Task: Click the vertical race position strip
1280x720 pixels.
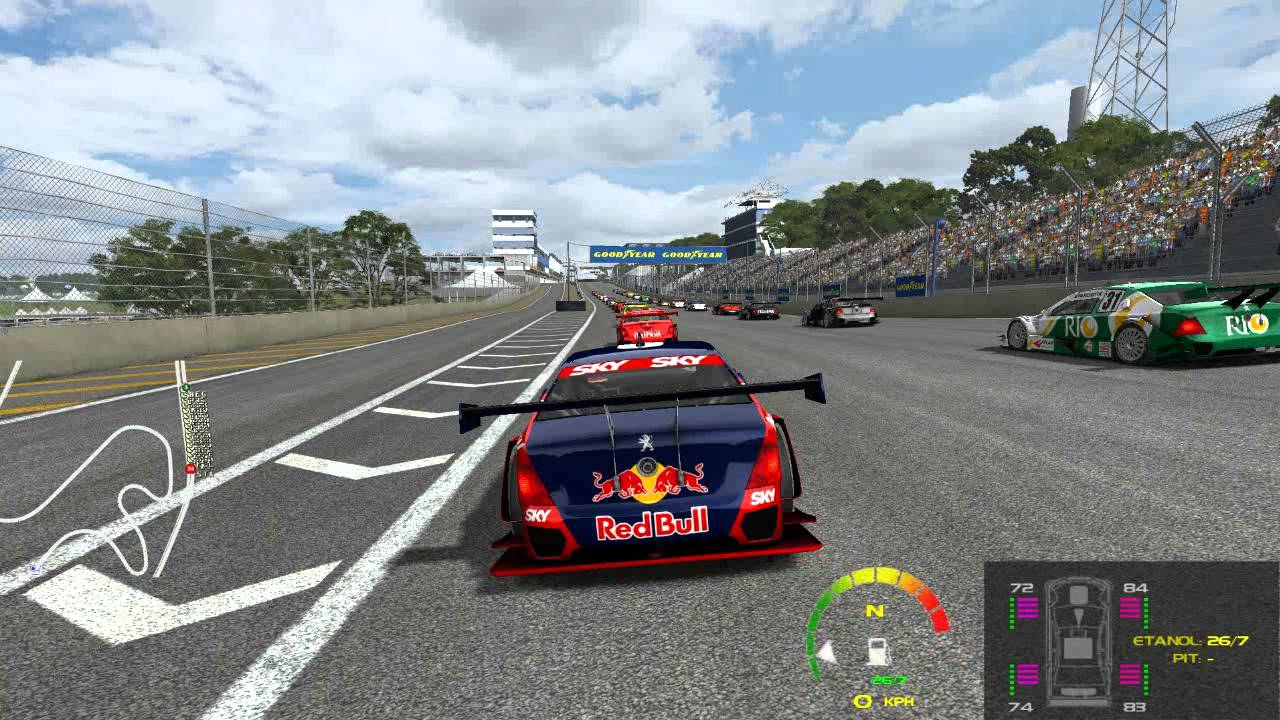Action: click(x=196, y=430)
